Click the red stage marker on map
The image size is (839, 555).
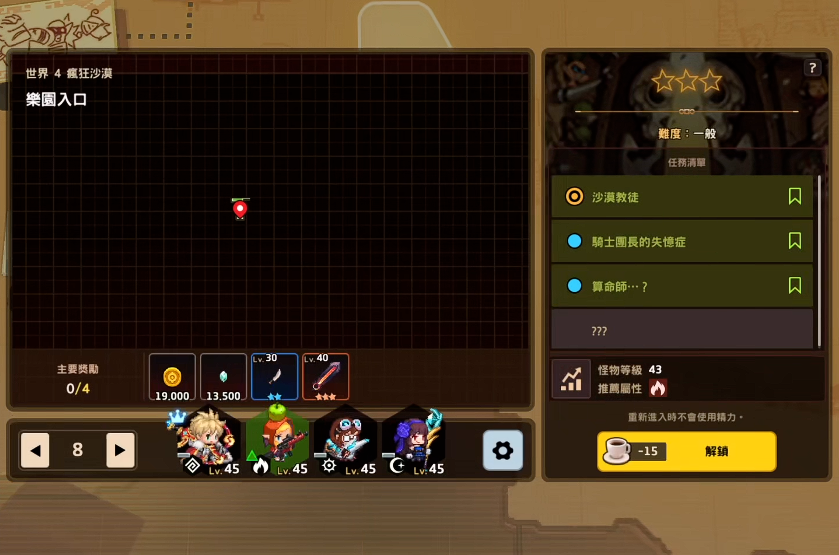[240, 208]
